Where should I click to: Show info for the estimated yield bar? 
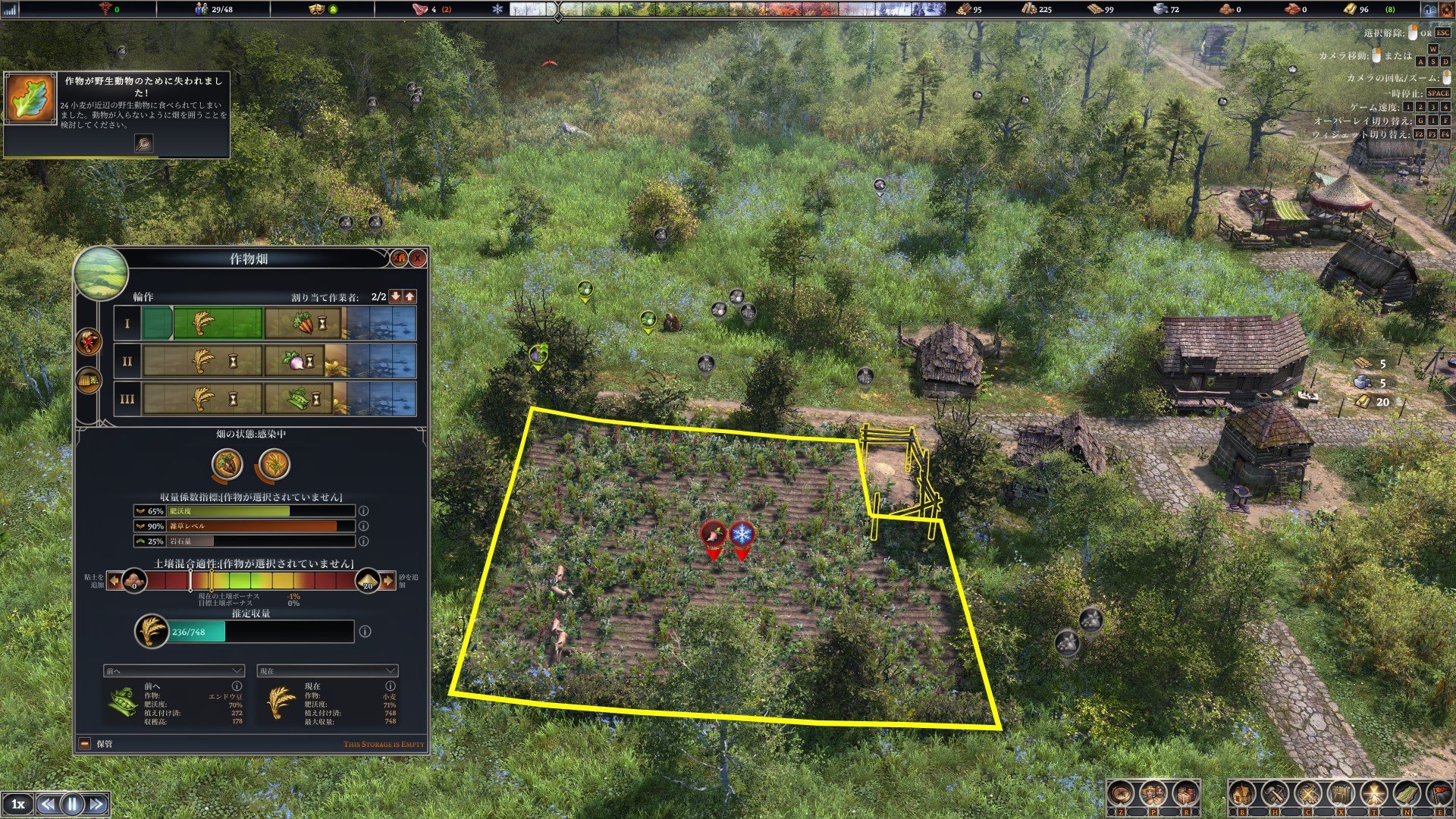365,631
